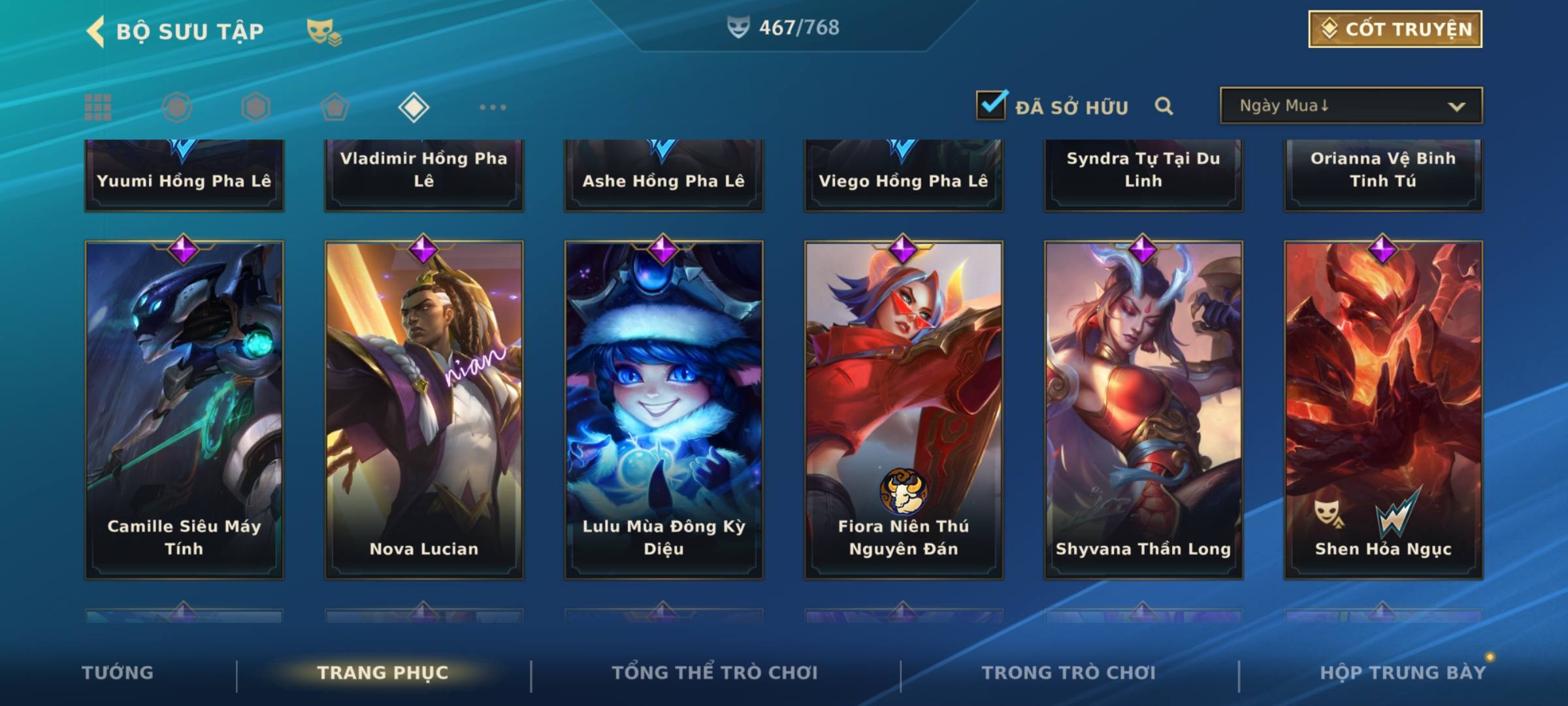Select the Shyvana Thần Long skin card

tap(1143, 410)
